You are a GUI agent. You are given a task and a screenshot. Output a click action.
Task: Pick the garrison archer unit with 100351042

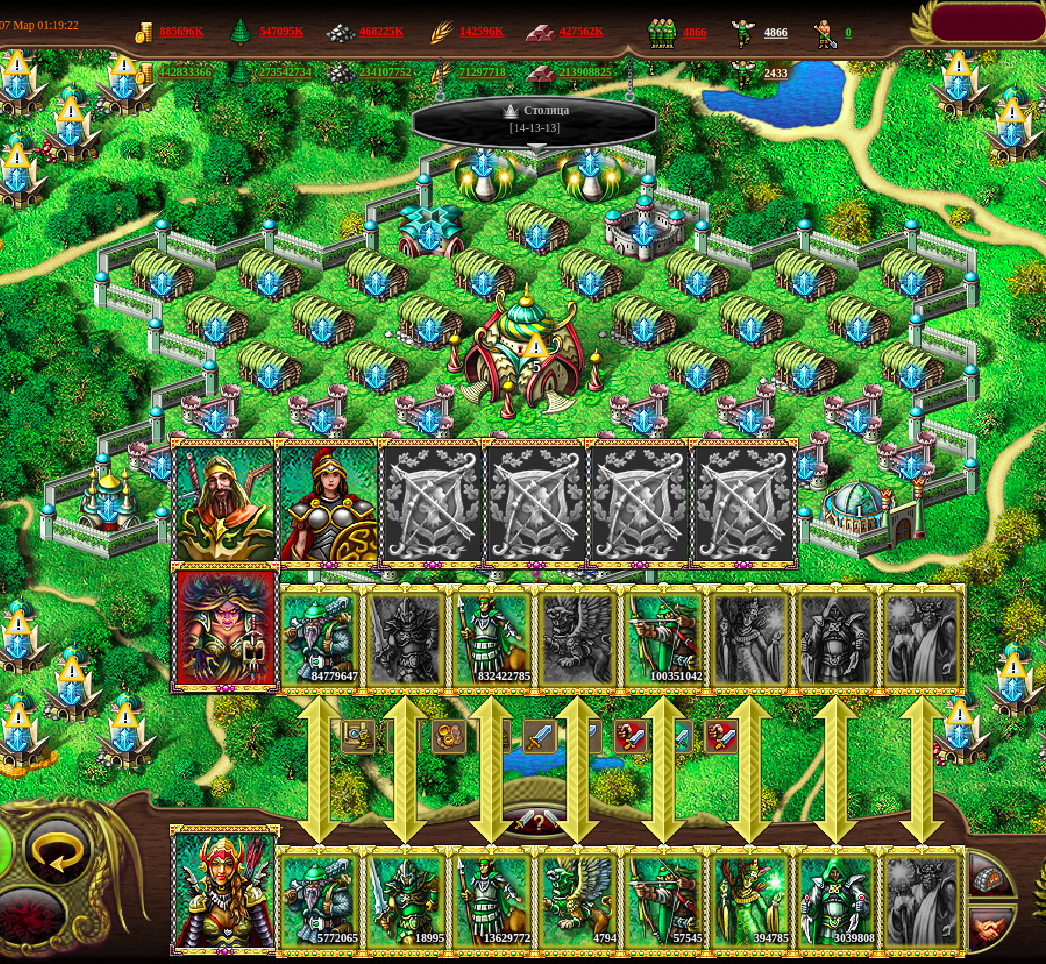(x=663, y=638)
